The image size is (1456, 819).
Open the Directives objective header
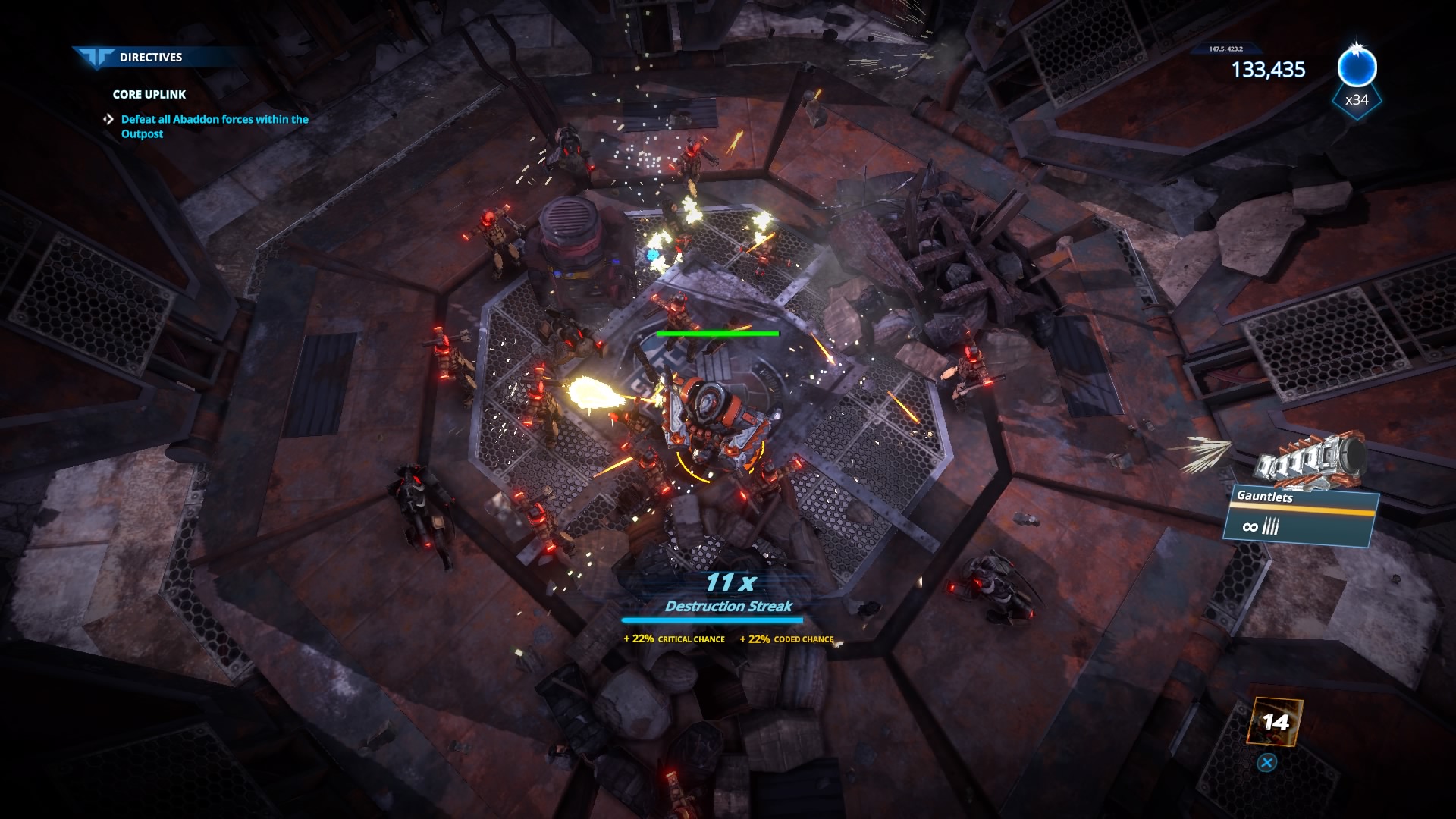coord(150,57)
